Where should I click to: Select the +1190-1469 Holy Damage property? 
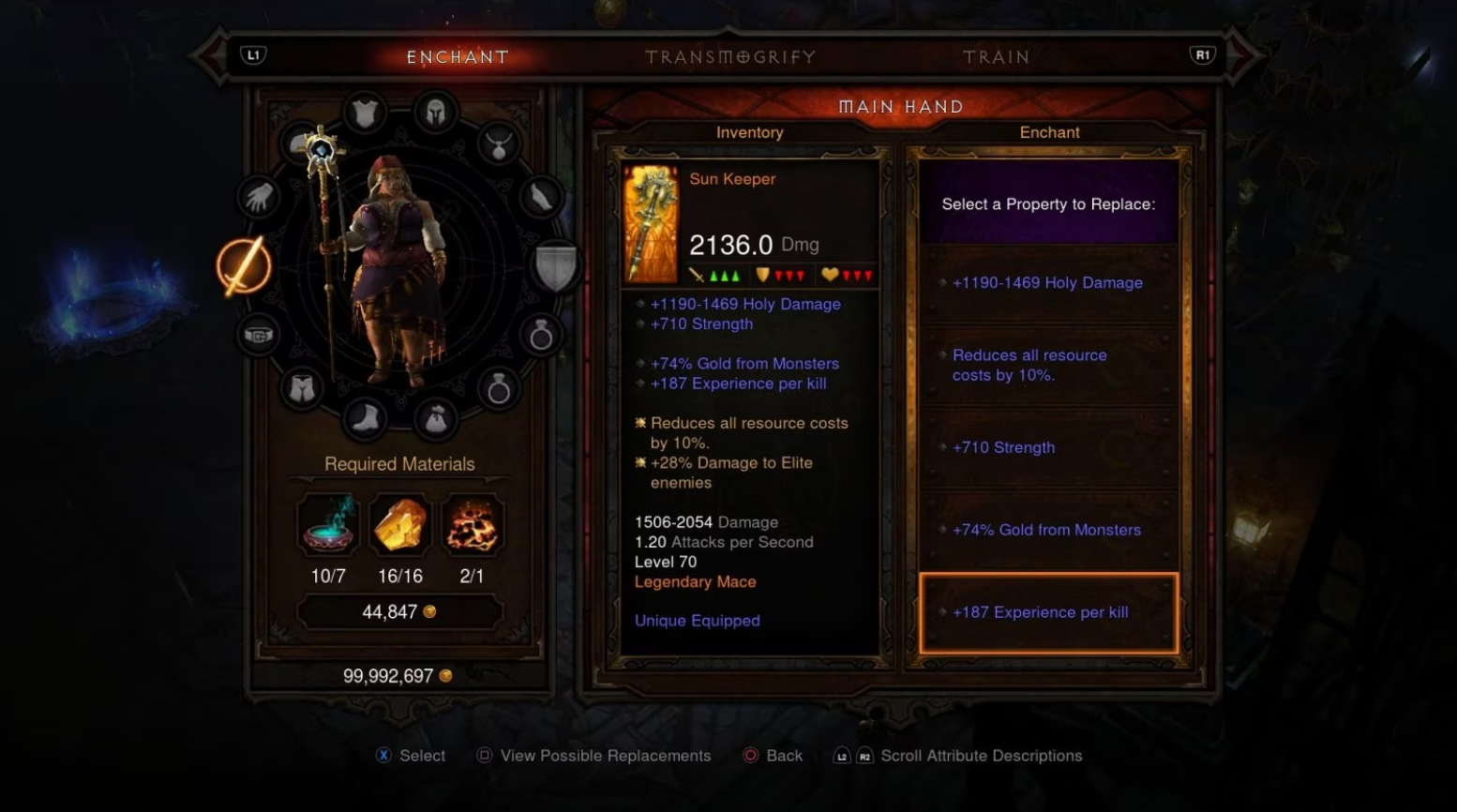[x=1047, y=282]
